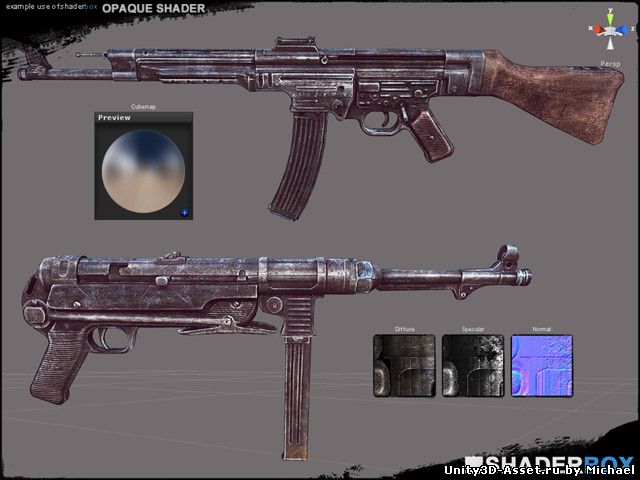This screenshot has height=480, width=640.
Task: Click the blue plus icon in Preview
Action: [x=184, y=212]
